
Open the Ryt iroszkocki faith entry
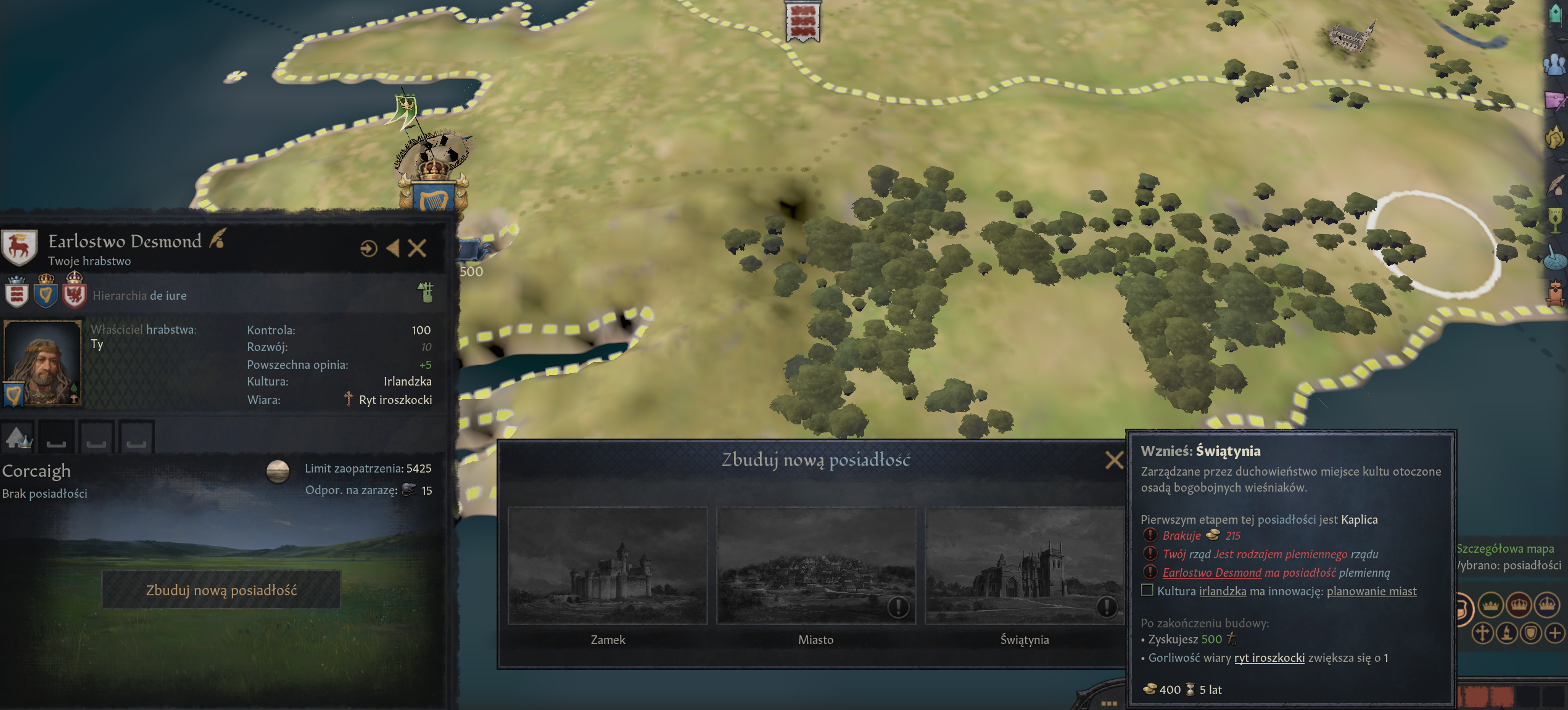395,400
